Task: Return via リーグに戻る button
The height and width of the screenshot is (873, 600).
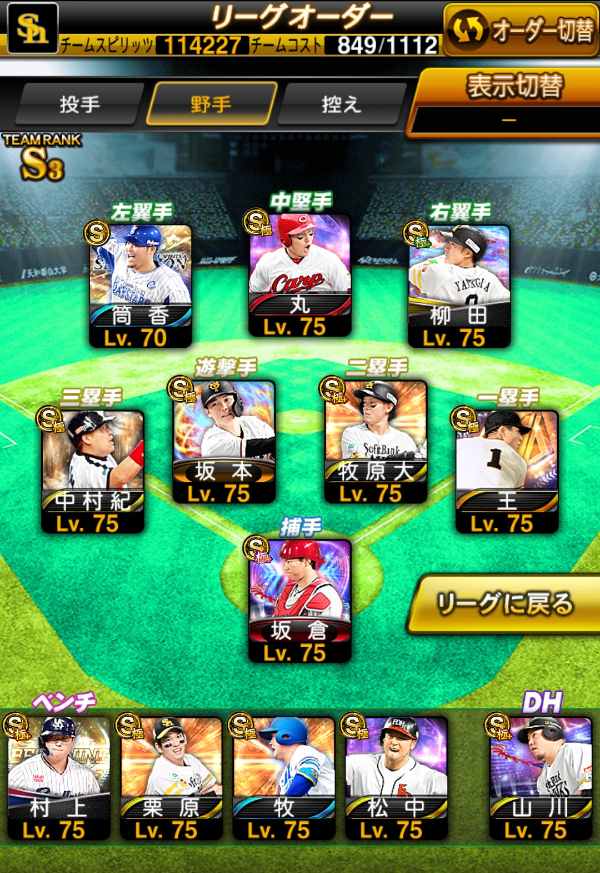Action: pos(506,604)
